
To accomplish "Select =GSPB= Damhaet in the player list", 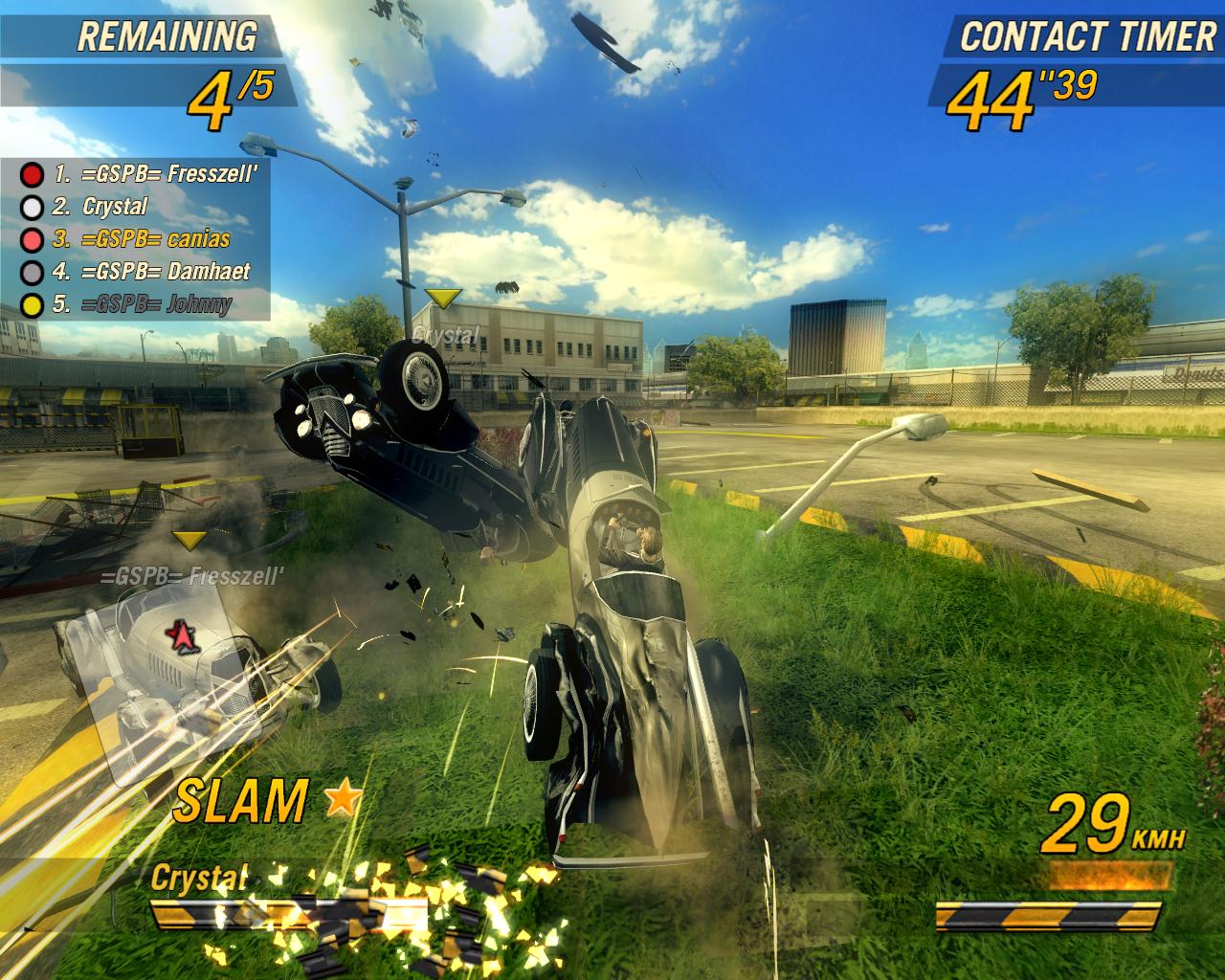I will [x=151, y=272].
